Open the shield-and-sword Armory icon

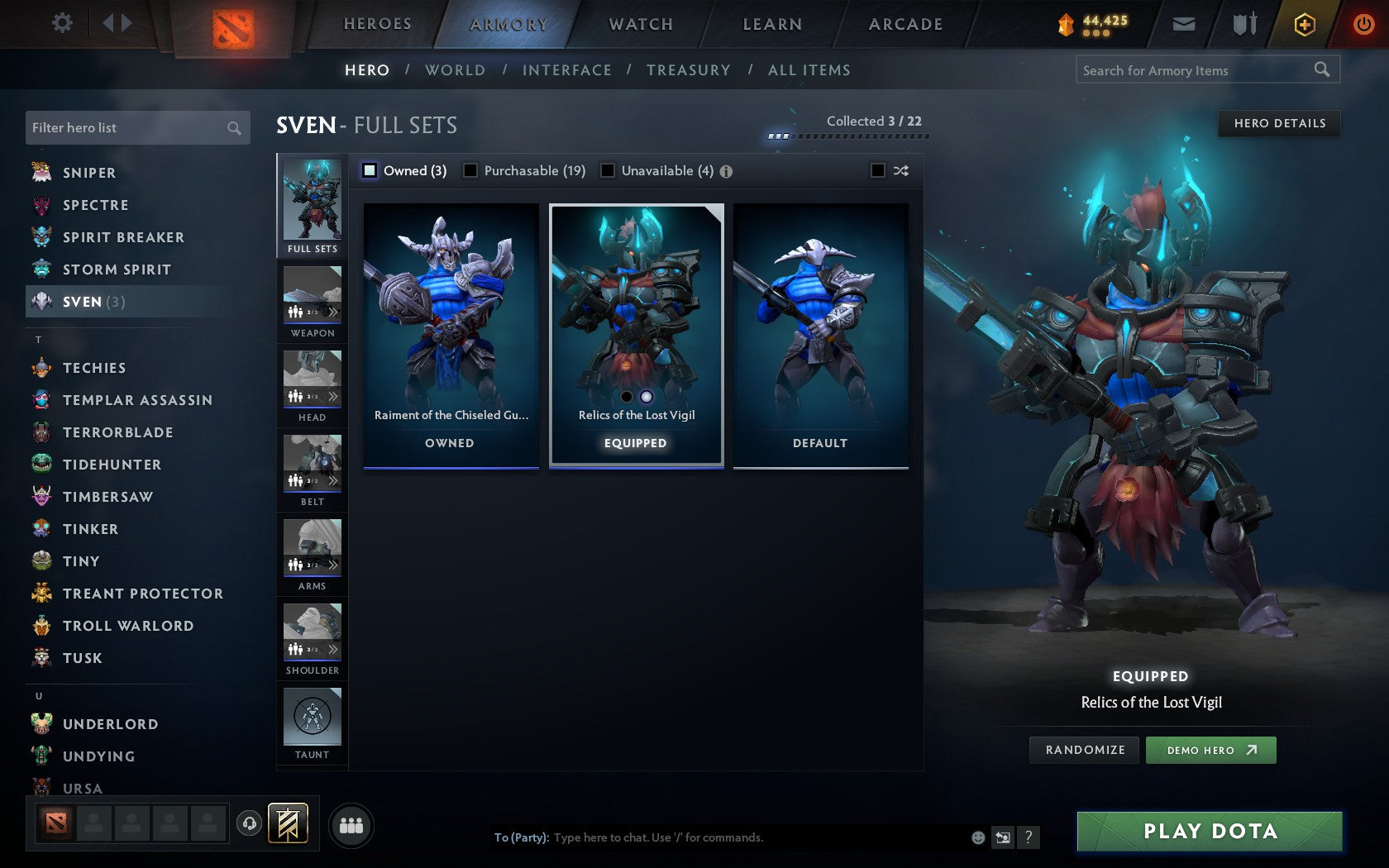pyautogui.click(x=1243, y=24)
